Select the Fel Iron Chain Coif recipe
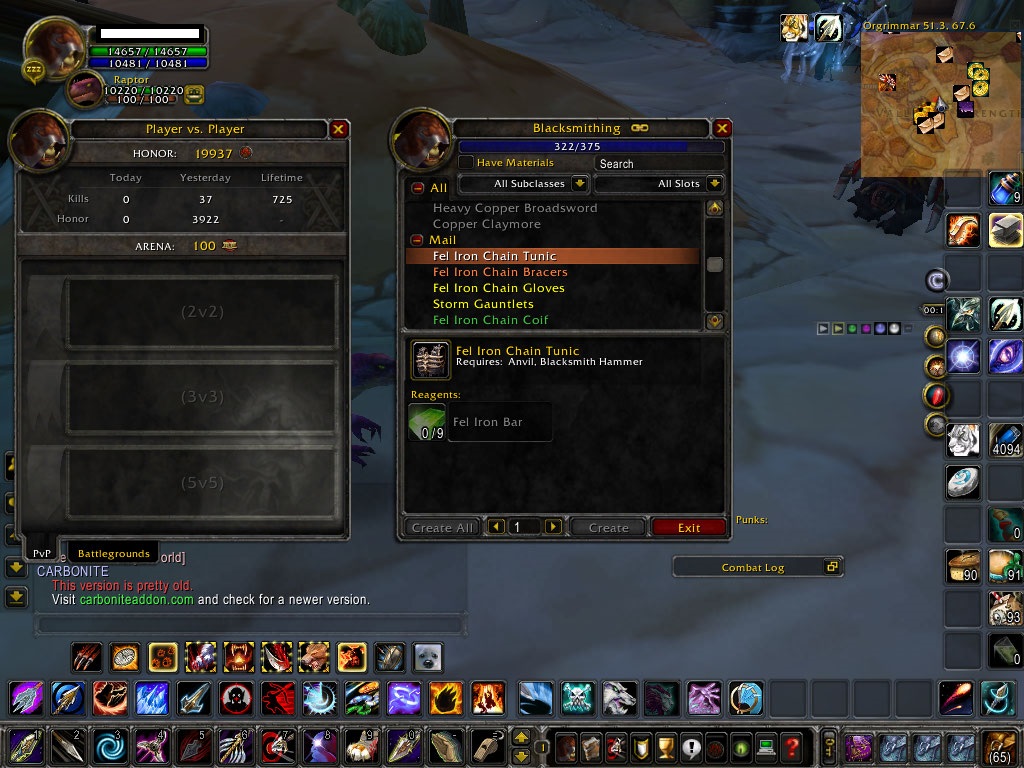1024x768 pixels. (490, 320)
